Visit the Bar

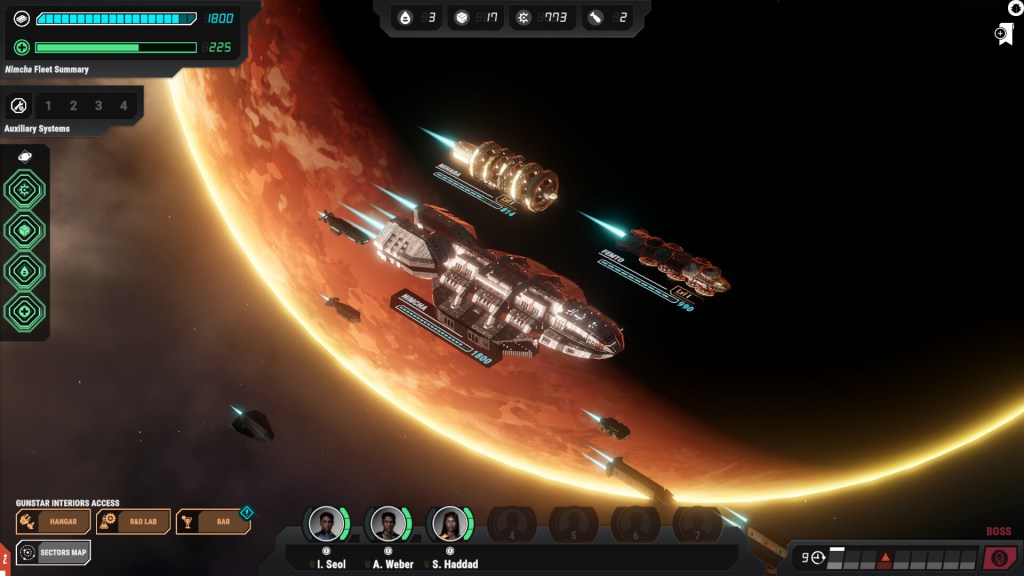[212, 521]
